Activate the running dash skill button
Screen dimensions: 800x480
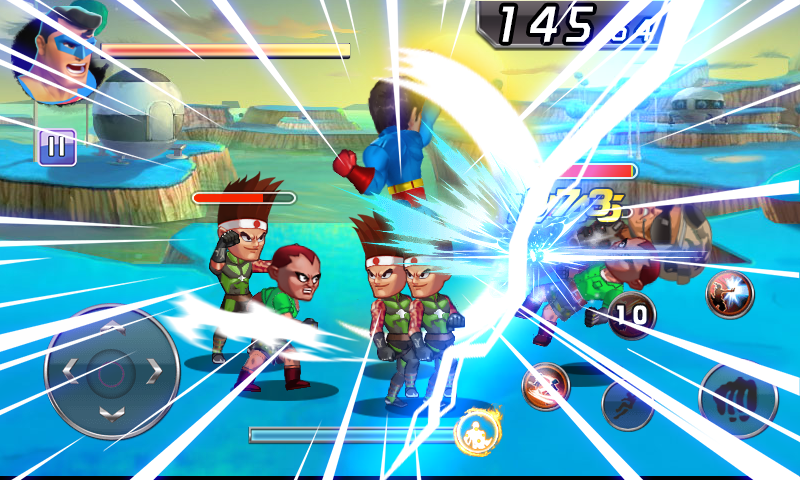coord(627,403)
